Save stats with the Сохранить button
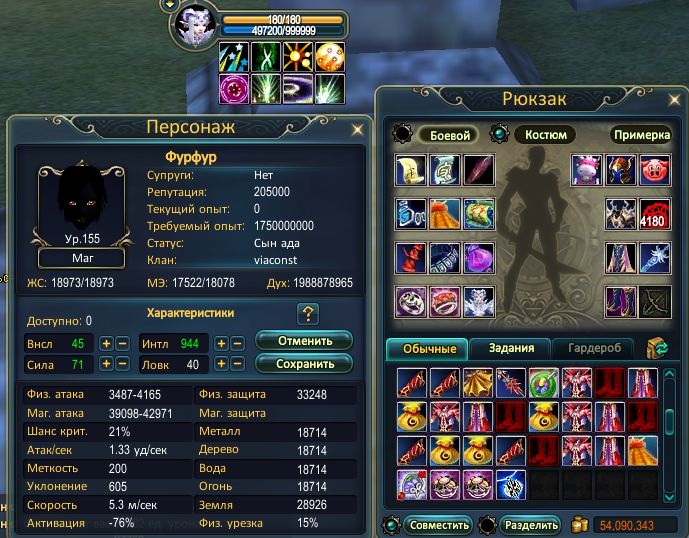Image resolution: width=689 pixels, height=538 pixels. point(303,363)
